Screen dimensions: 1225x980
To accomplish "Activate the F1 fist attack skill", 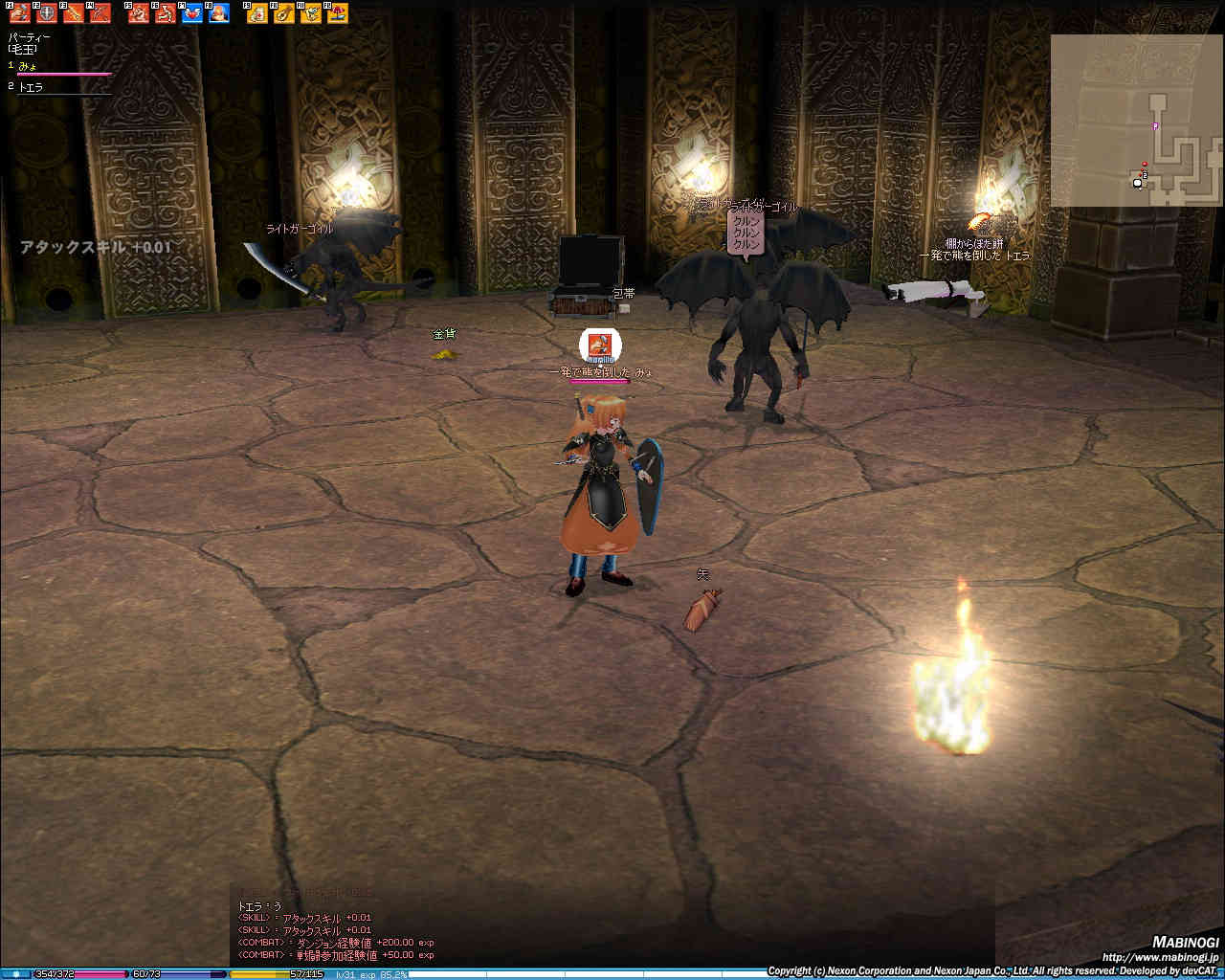I will tap(18, 13).
